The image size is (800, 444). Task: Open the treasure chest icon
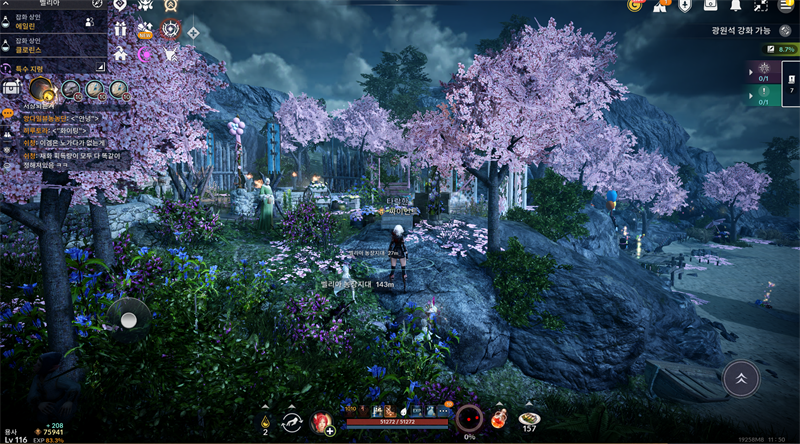(11, 88)
